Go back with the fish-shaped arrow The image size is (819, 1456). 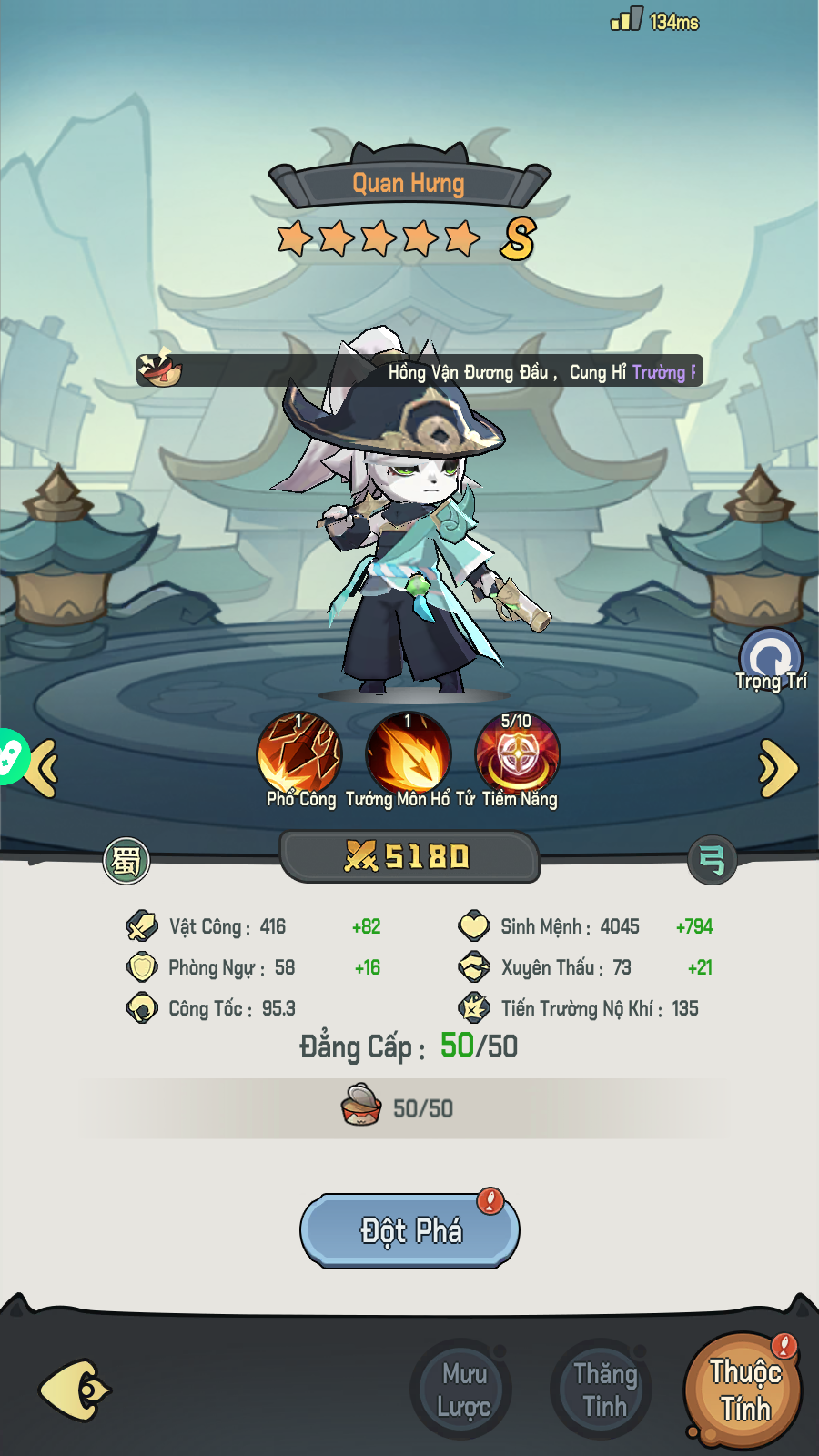click(x=74, y=1390)
